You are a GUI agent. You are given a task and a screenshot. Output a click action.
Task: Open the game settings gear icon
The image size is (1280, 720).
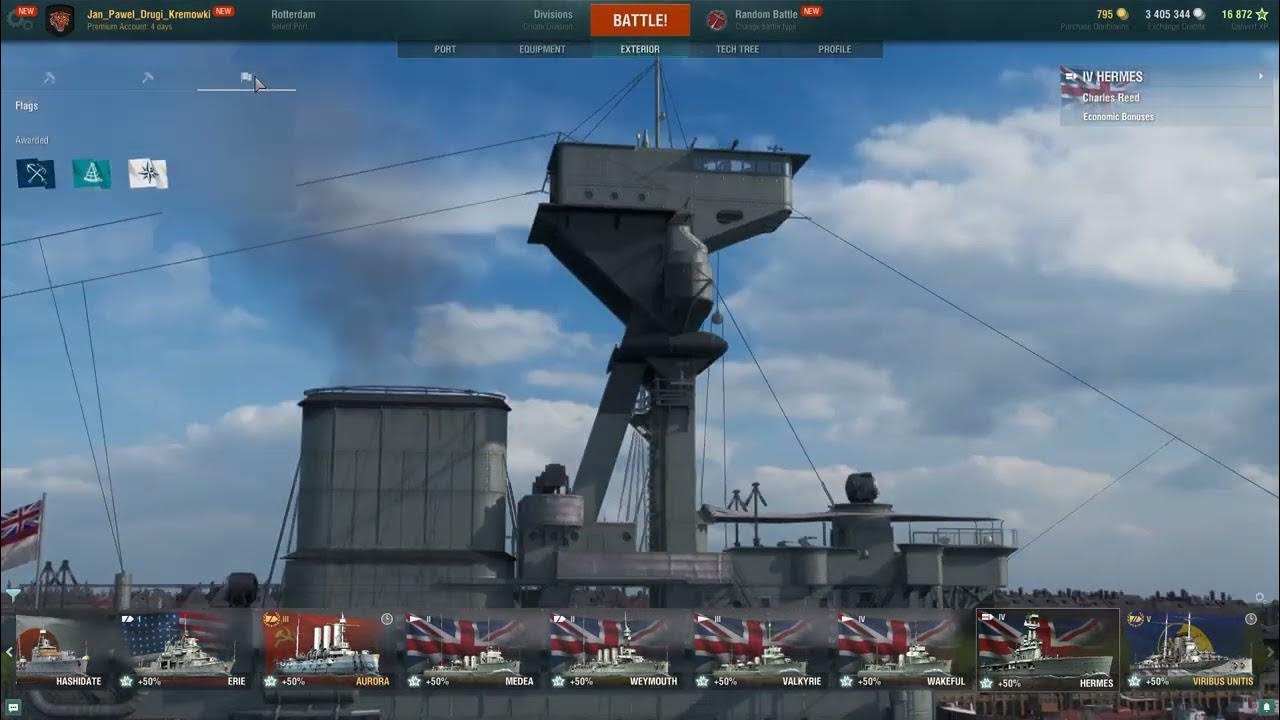click(x=20, y=18)
